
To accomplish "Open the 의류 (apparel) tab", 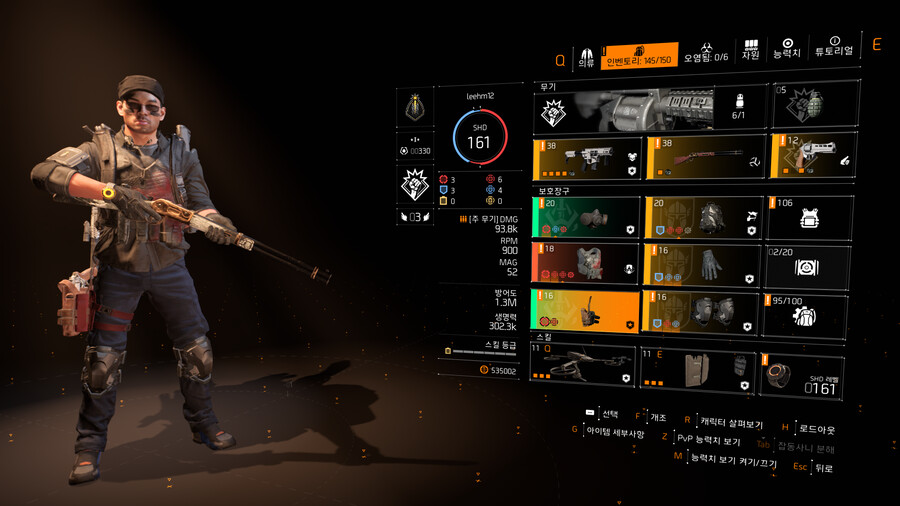I will coord(585,55).
